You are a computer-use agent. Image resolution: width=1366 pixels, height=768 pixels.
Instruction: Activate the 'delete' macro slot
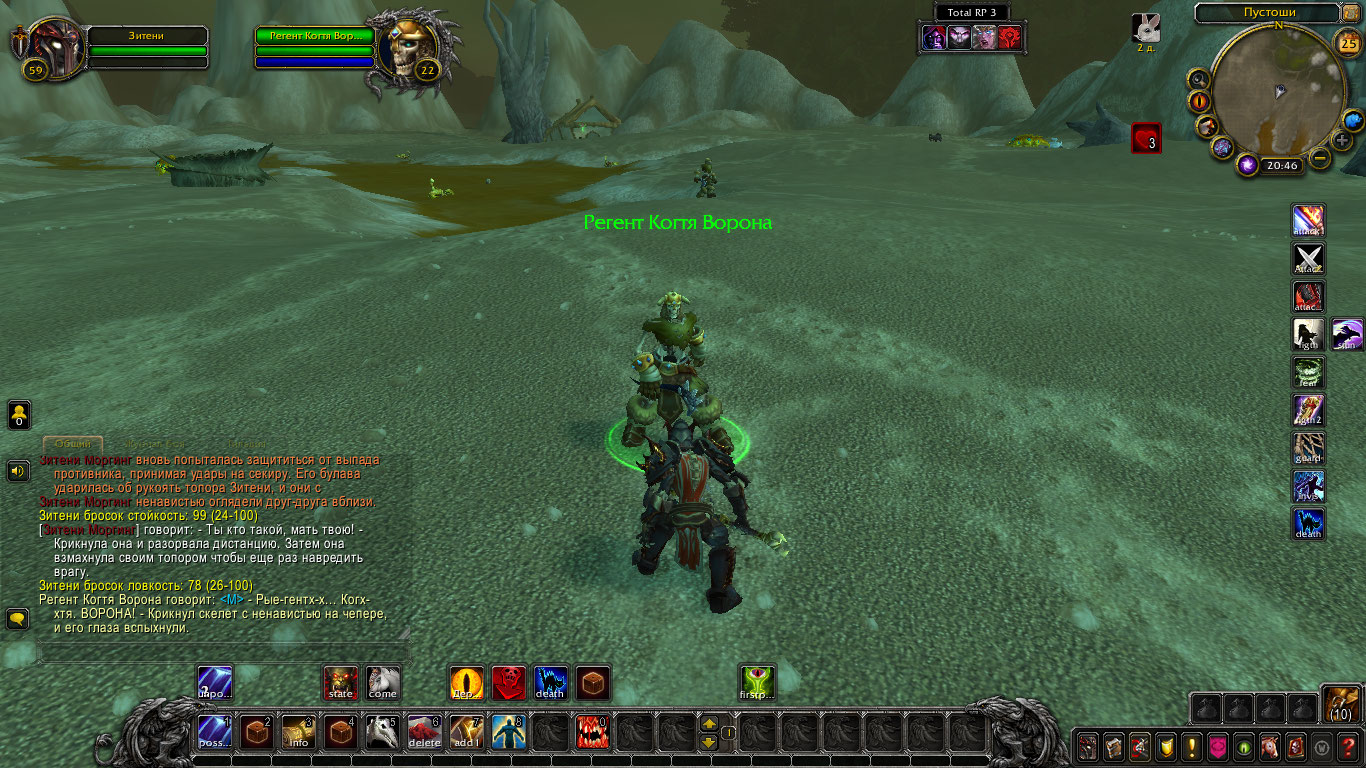point(425,733)
